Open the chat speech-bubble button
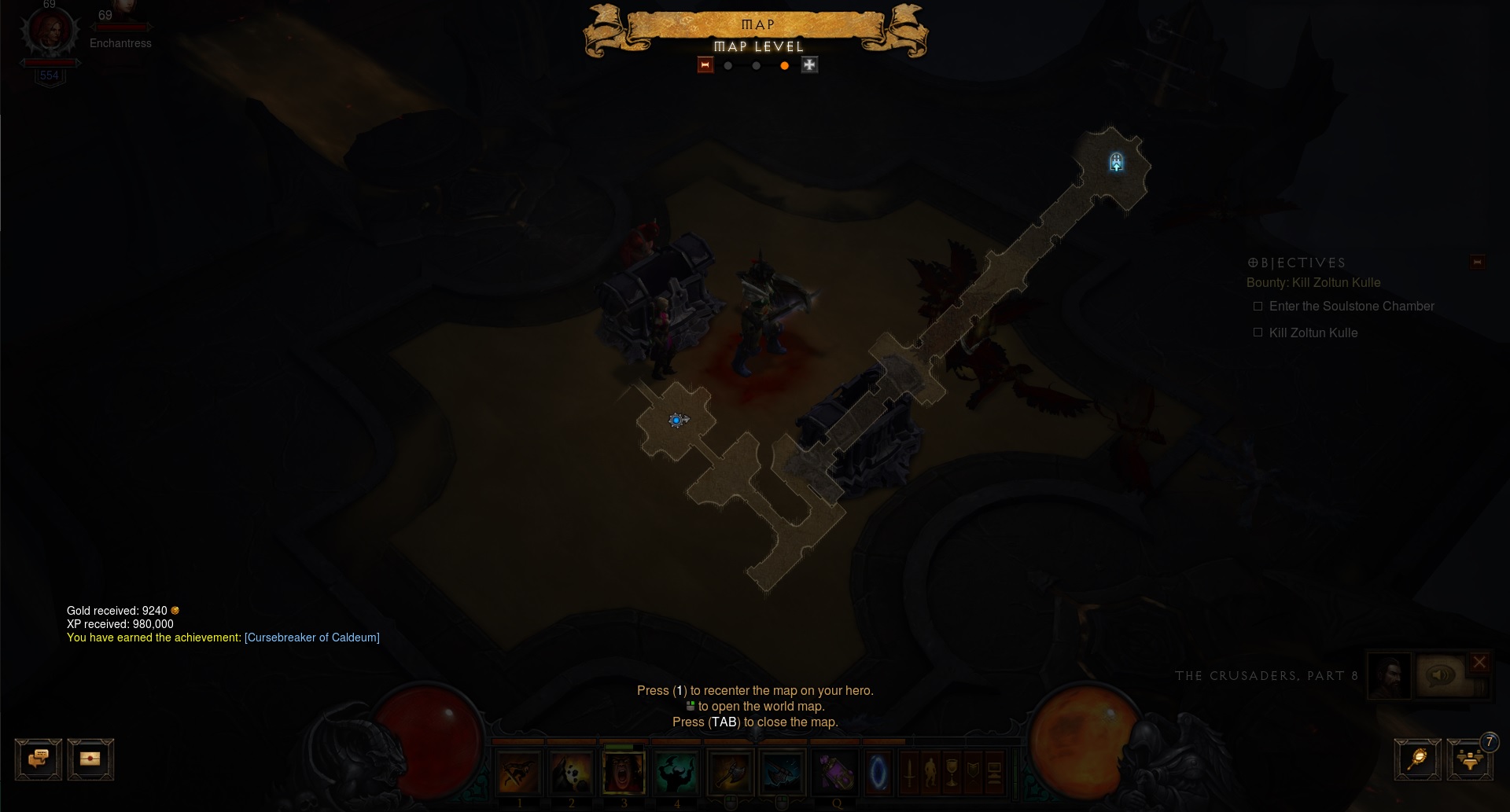1510x812 pixels. coord(38,759)
